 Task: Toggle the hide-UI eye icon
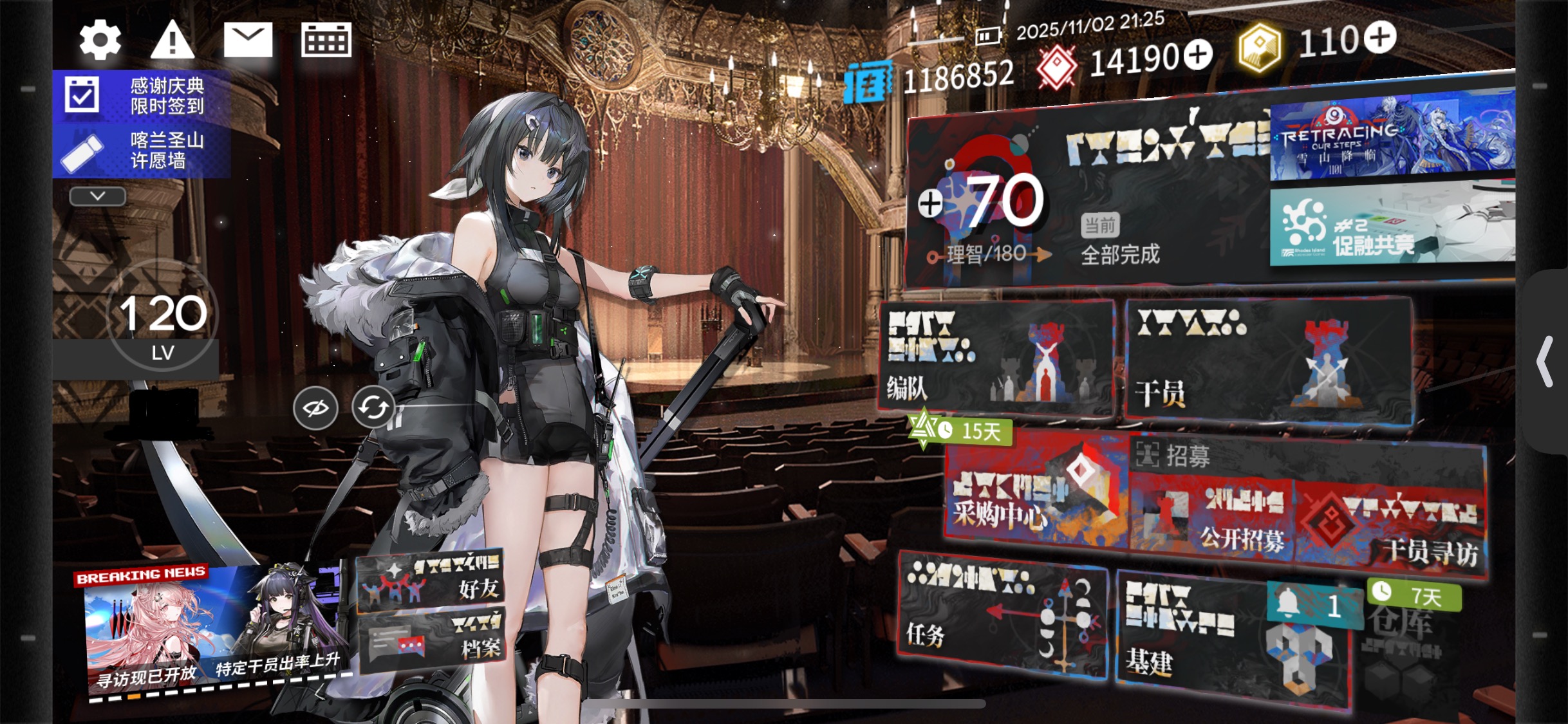pyautogui.click(x=315, y=408)
